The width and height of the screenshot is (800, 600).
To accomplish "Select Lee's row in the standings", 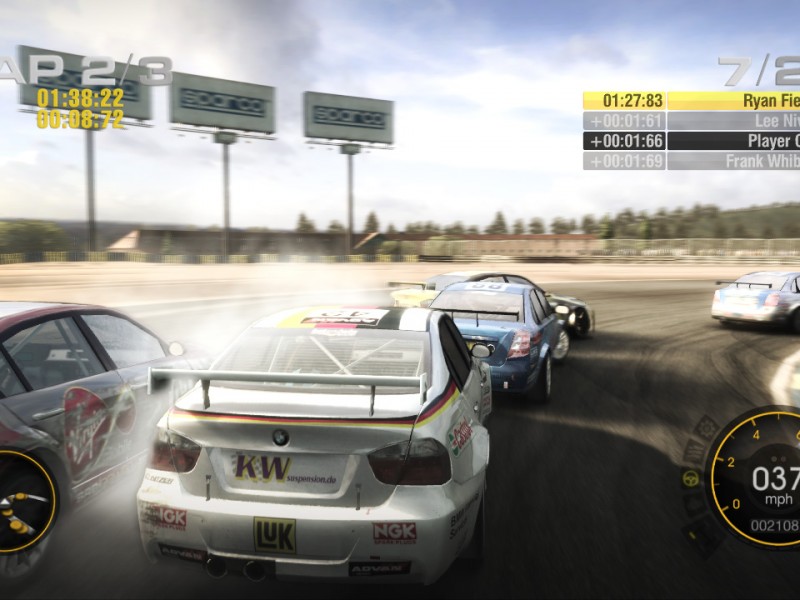I will [691, 121].
